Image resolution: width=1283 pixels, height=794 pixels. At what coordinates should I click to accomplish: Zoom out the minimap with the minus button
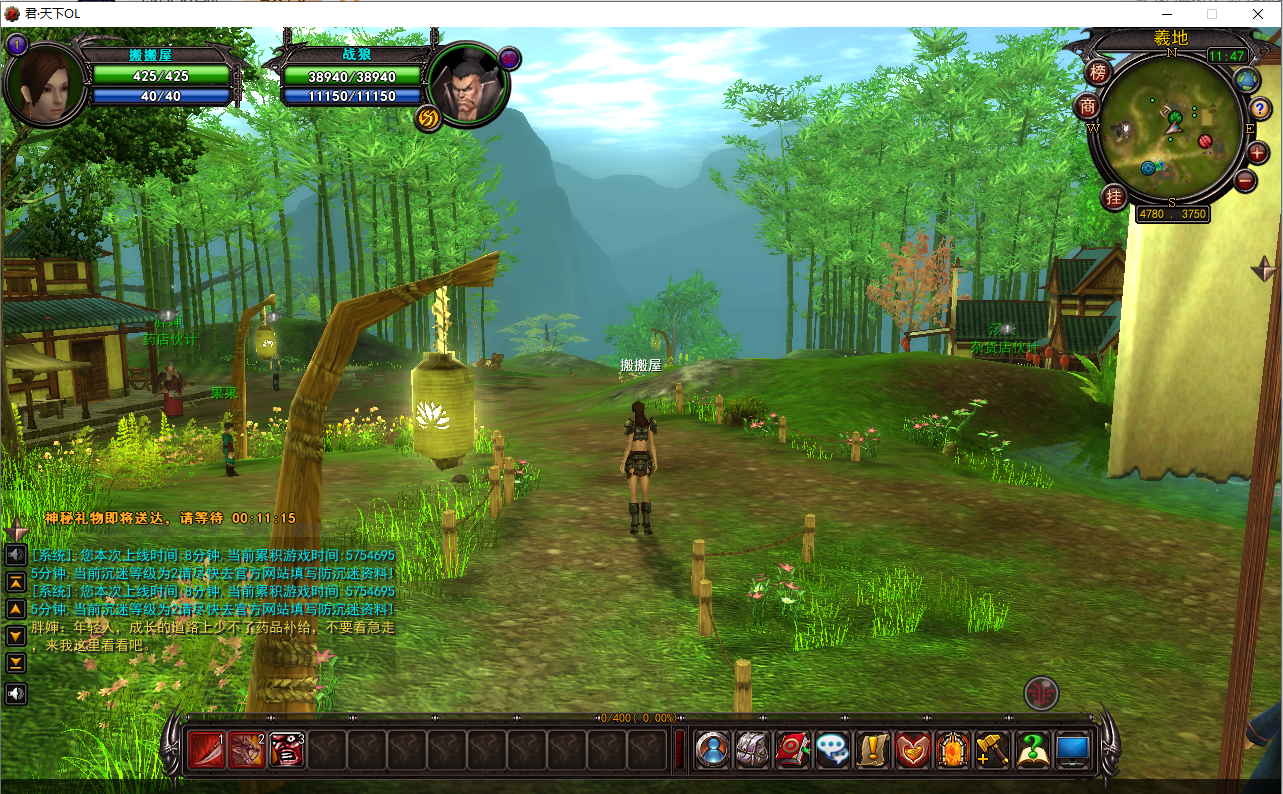point(1245,181)
